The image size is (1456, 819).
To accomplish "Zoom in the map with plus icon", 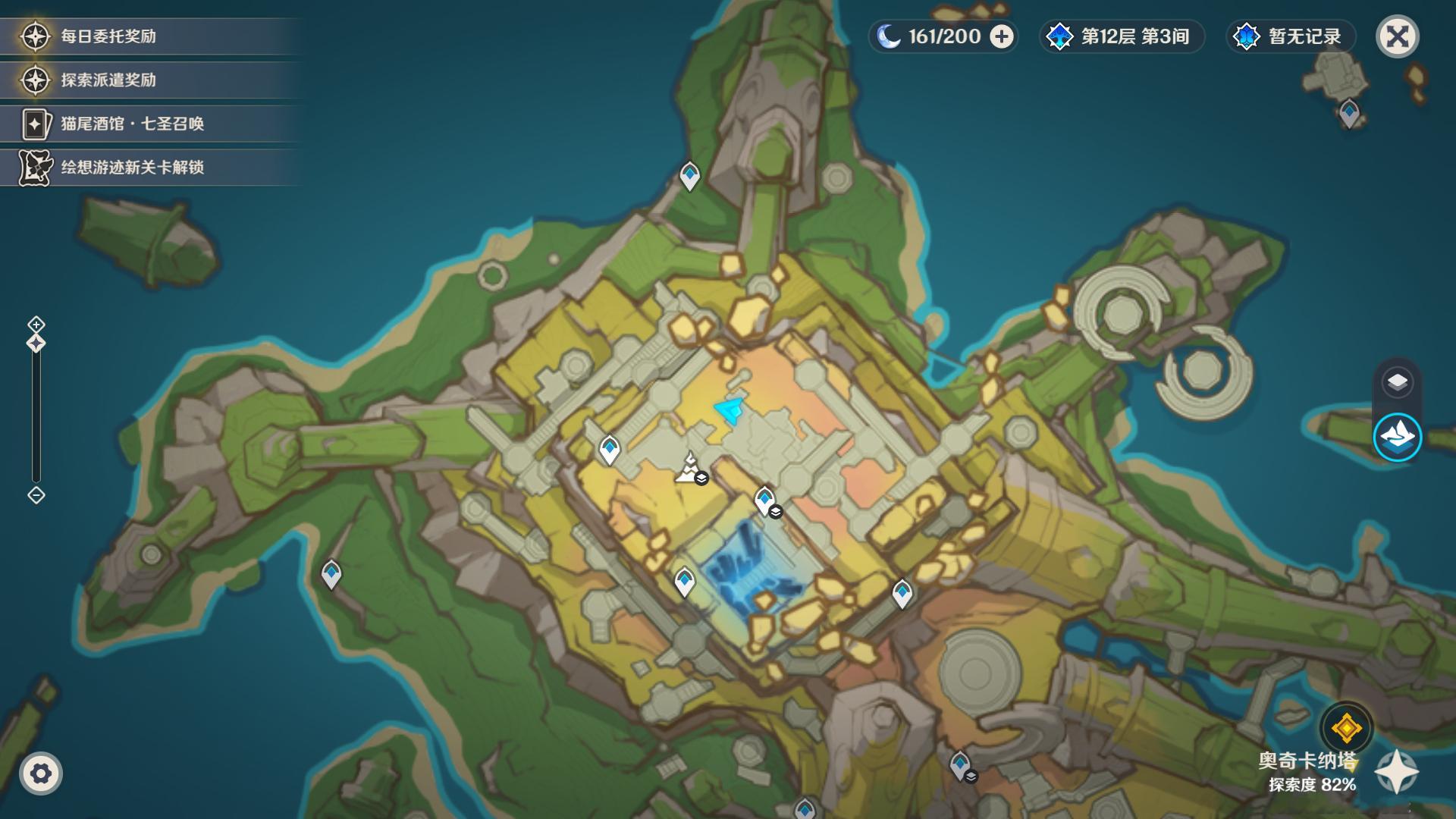I will click(x=36, y=325).
